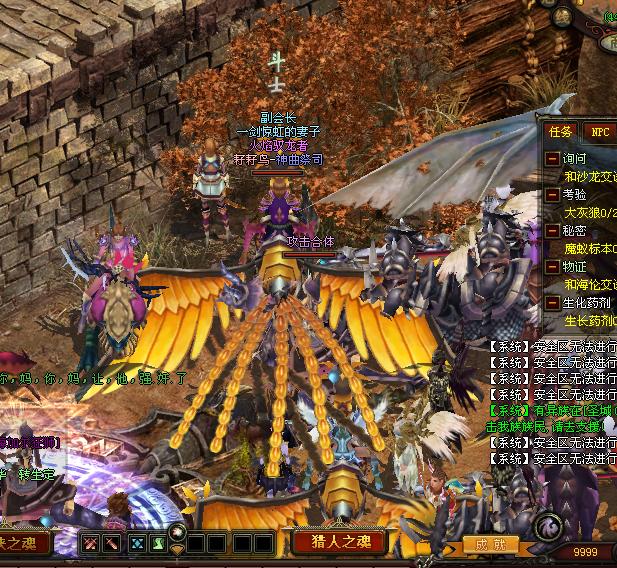Collapse the 询问 quest entry

point(552,159)
